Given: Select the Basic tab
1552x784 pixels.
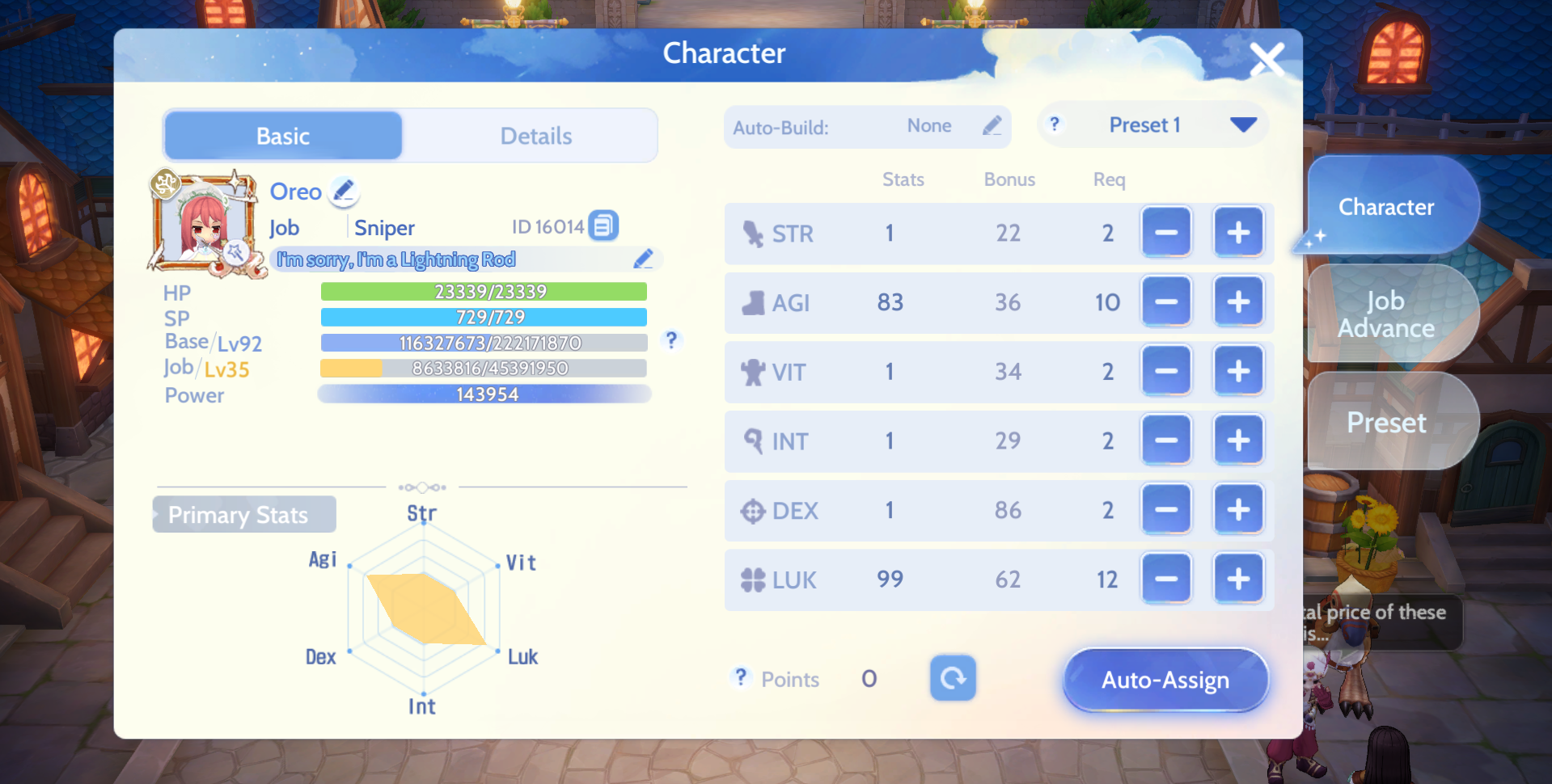Looking at the screenshot, I should 282,135.
